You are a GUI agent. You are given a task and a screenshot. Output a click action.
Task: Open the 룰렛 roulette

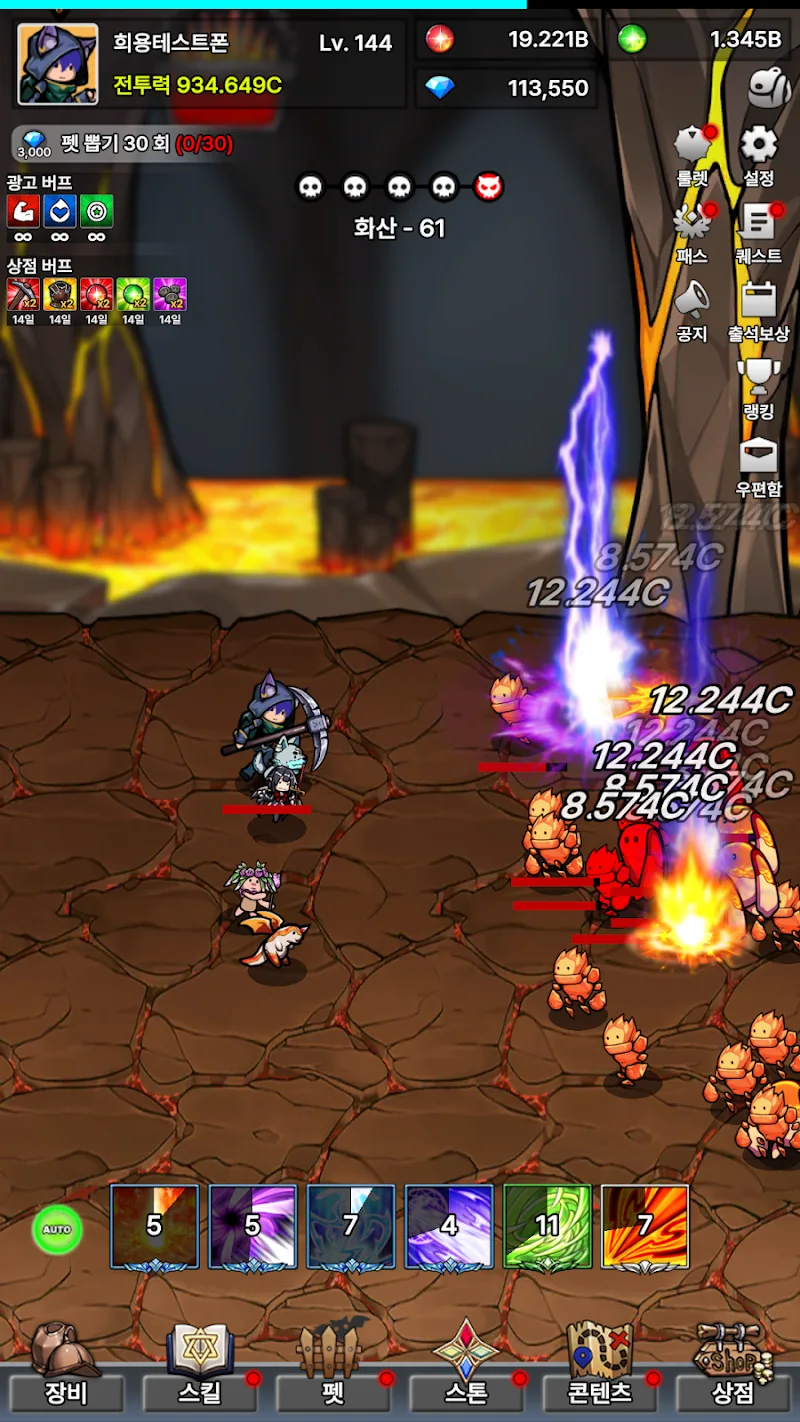pyautogui.click(x=692, y=153)
